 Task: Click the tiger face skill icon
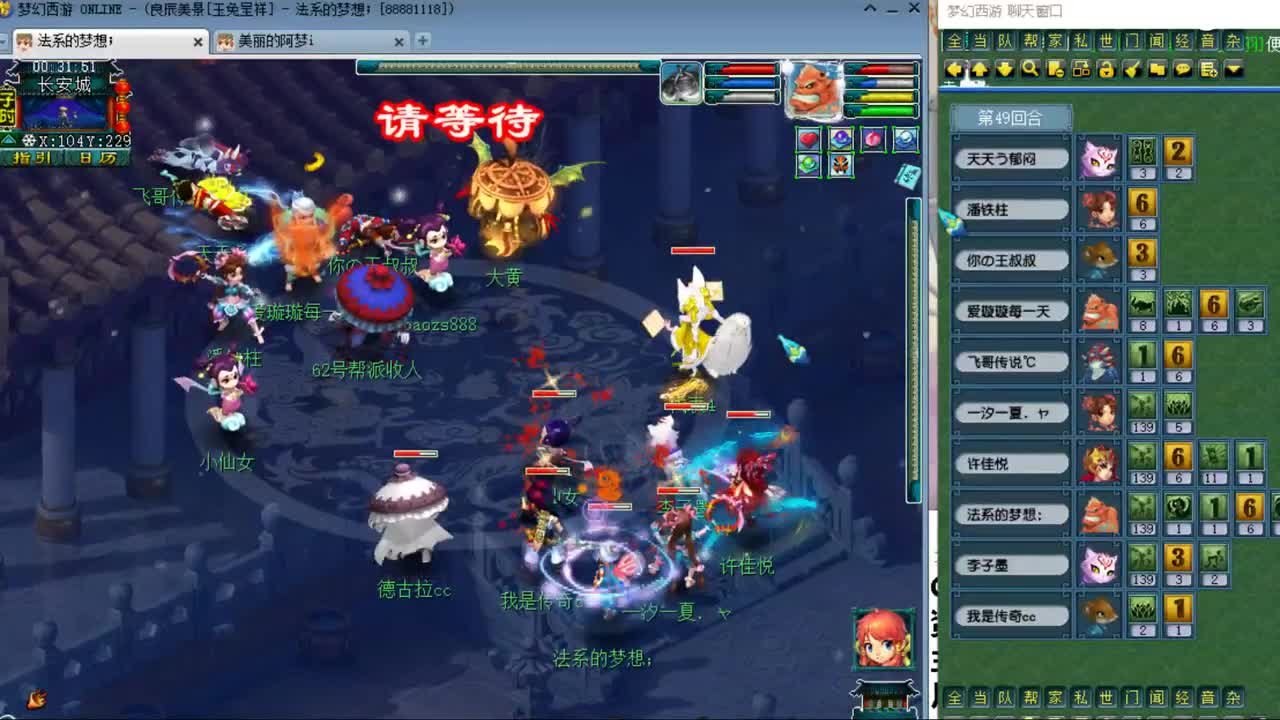841,164
